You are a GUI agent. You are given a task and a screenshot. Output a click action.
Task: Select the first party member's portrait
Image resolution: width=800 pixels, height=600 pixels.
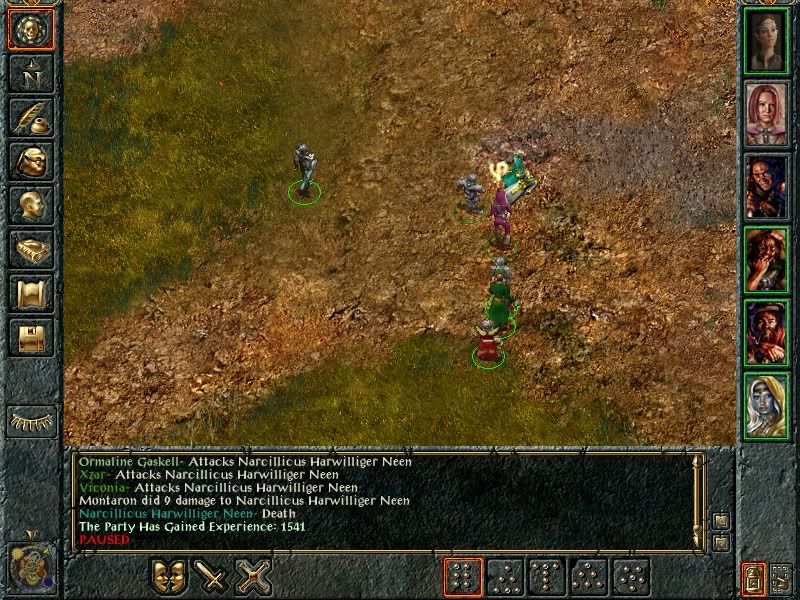pyautogui.click(x=767, y=40)
